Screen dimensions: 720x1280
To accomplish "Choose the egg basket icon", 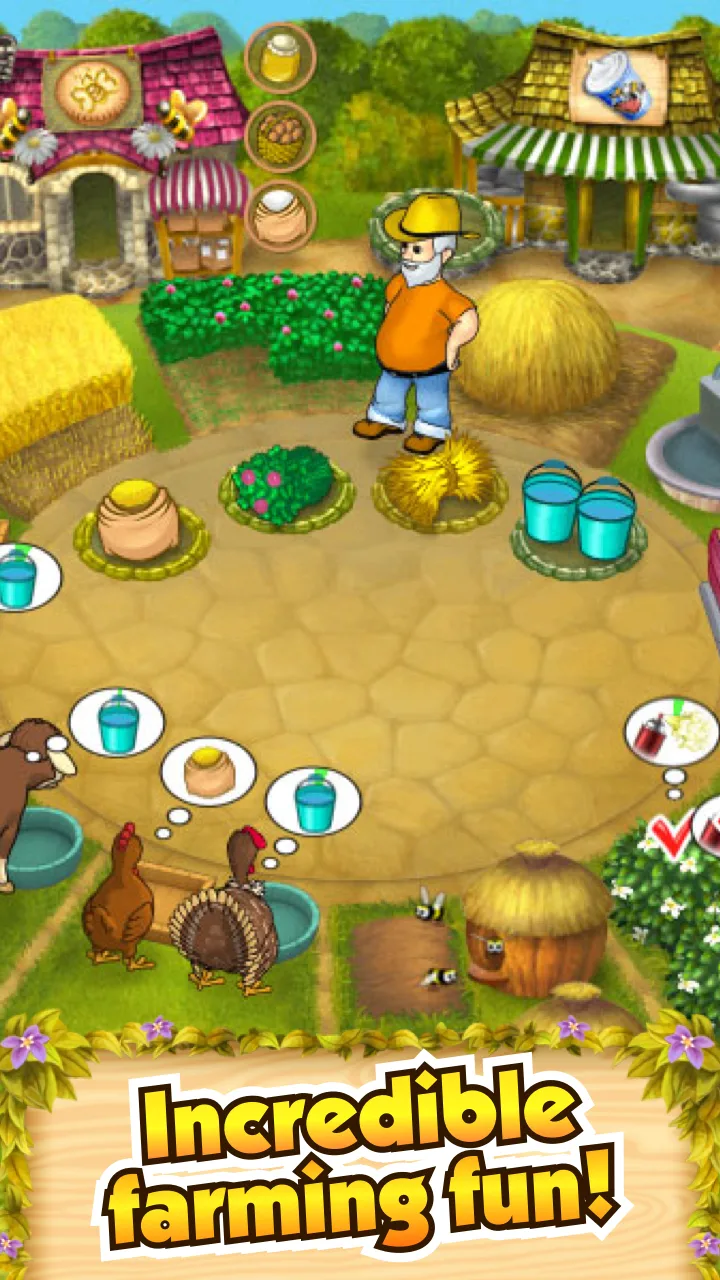I will click(280, 137).
